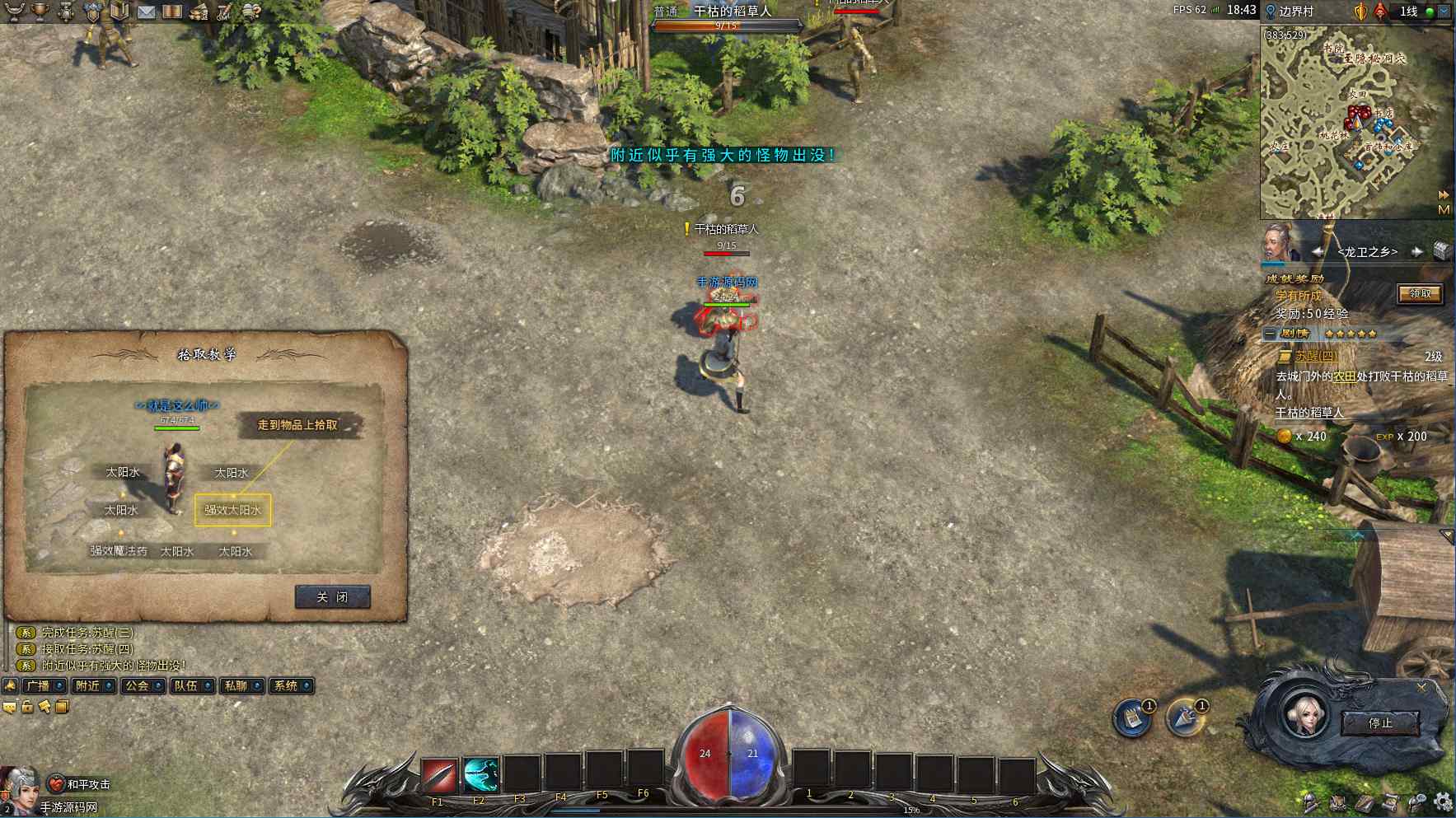Switch to the 附近 nearby chat channel
Viewport: 1456px width, 818px height.
click(87, 685)
